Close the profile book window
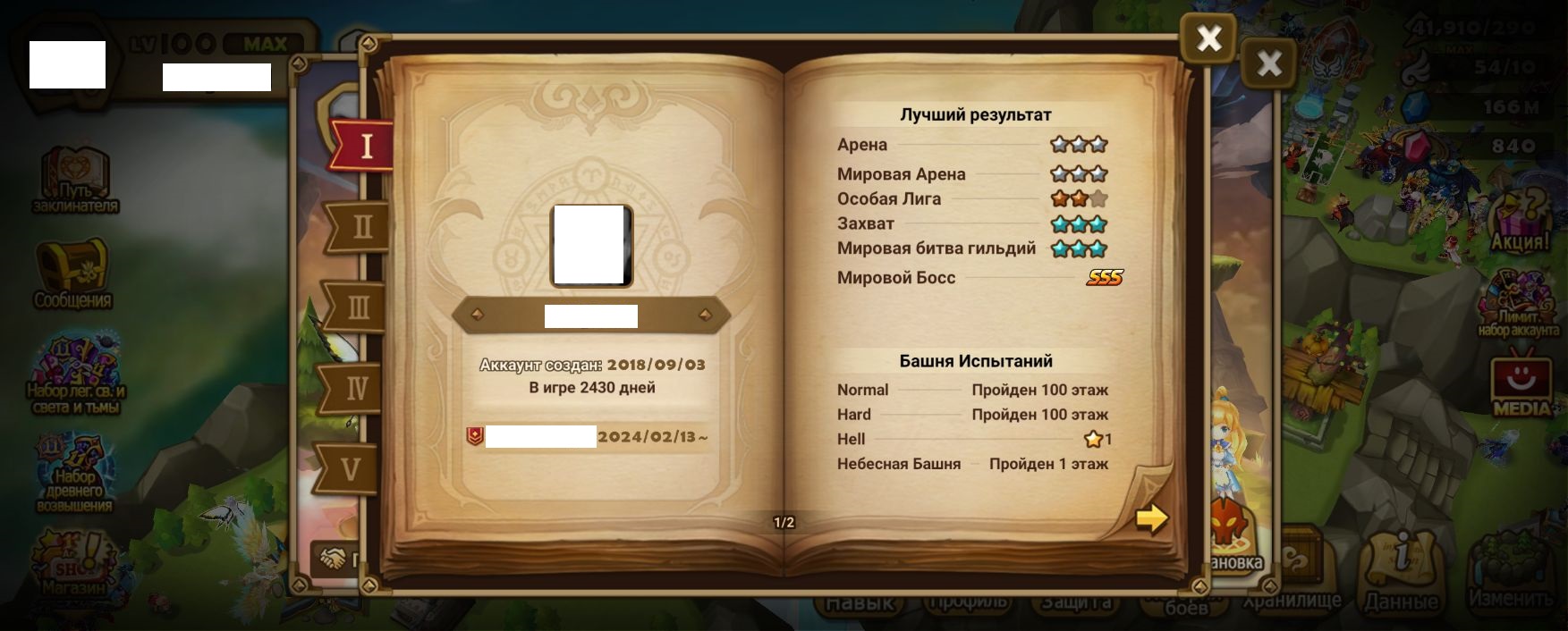Image resolution: width=1568 pixels, height=631 pixels. click(x=1208, y=38)
